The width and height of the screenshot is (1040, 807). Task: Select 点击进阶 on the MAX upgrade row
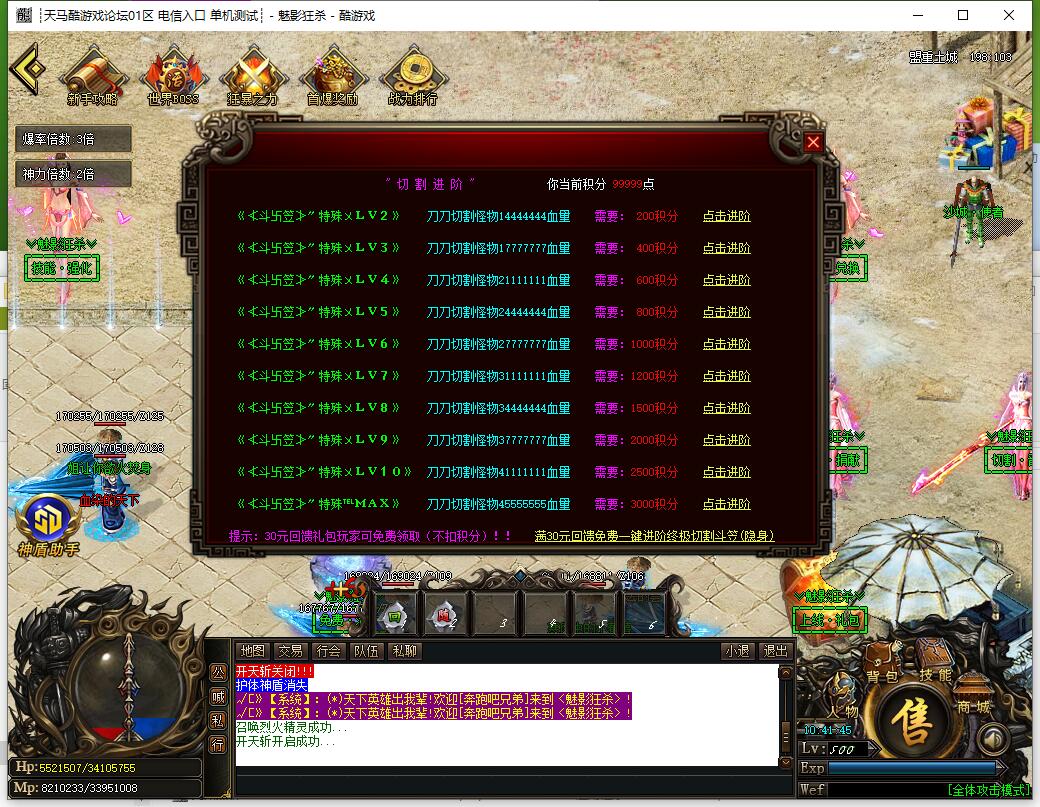726,504
